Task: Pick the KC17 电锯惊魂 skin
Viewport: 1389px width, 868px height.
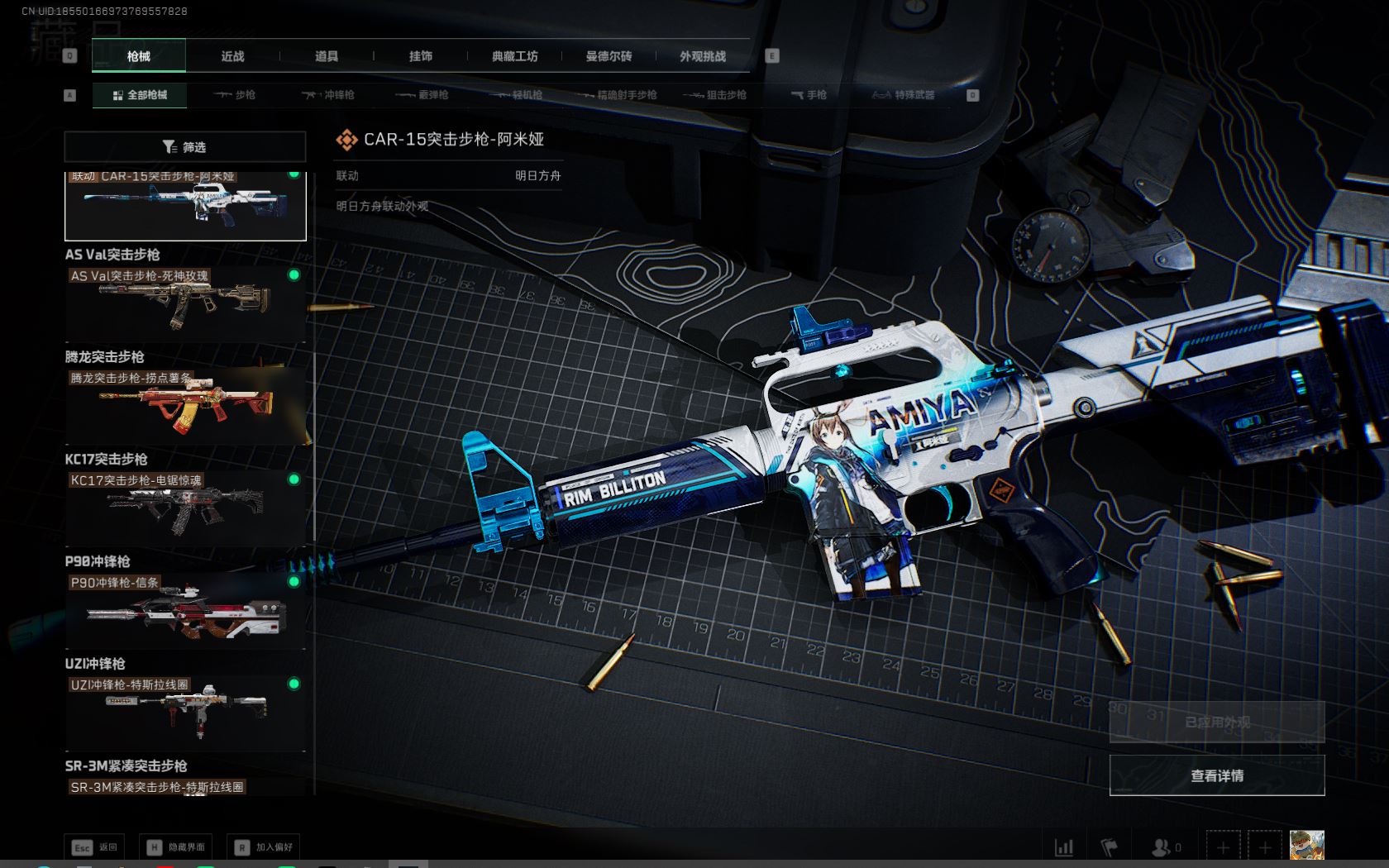Action: pyautogui.click(x=185, y=508)
